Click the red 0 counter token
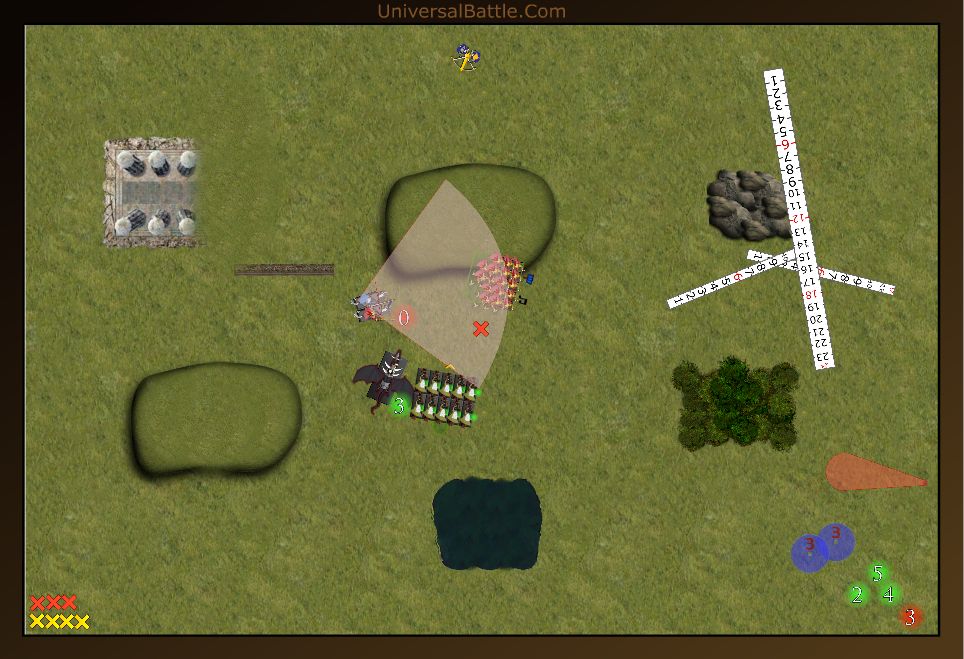964x659 pixels. [404, 318]
